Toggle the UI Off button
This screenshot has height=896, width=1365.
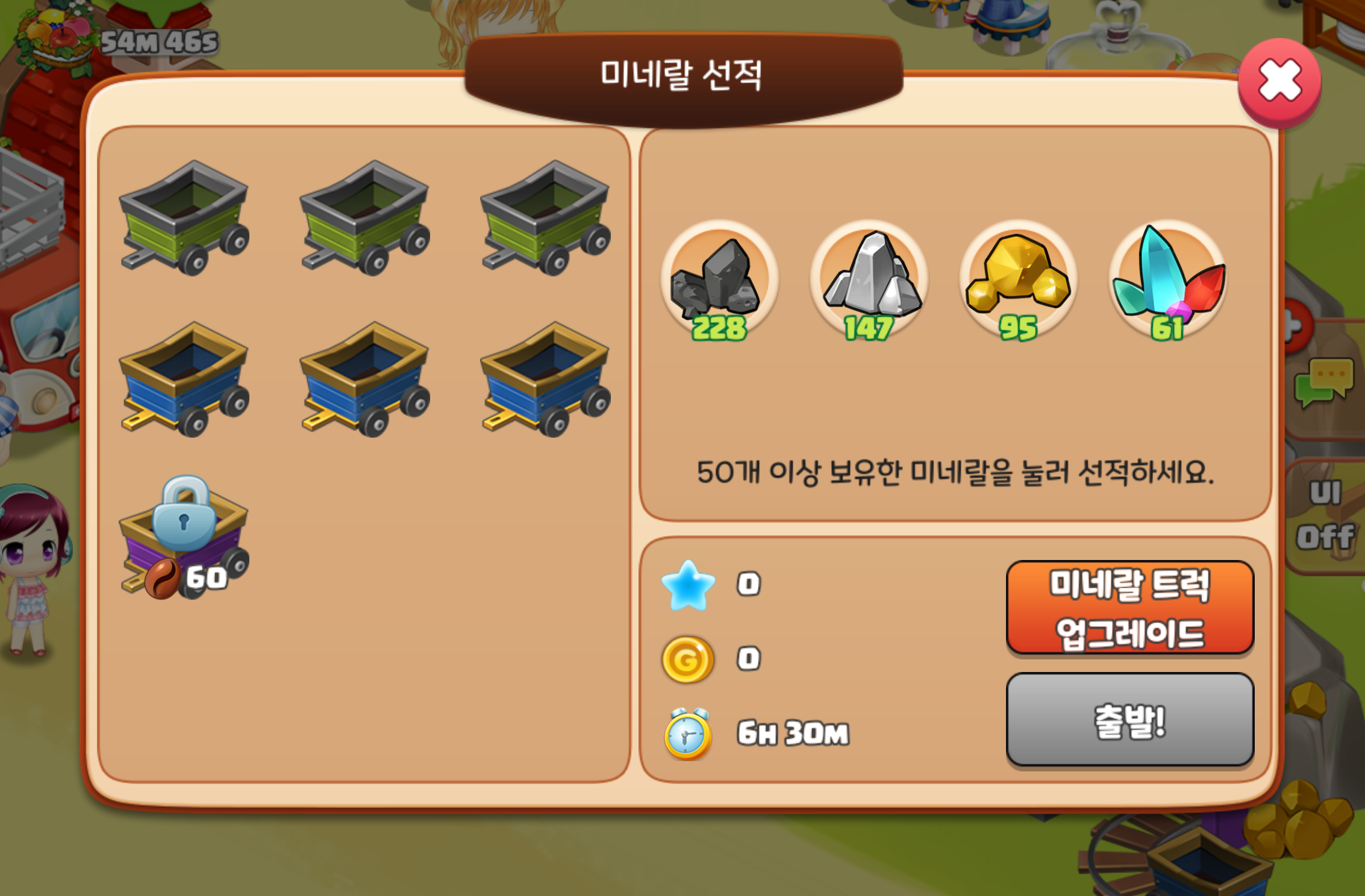pos(1327,516)
